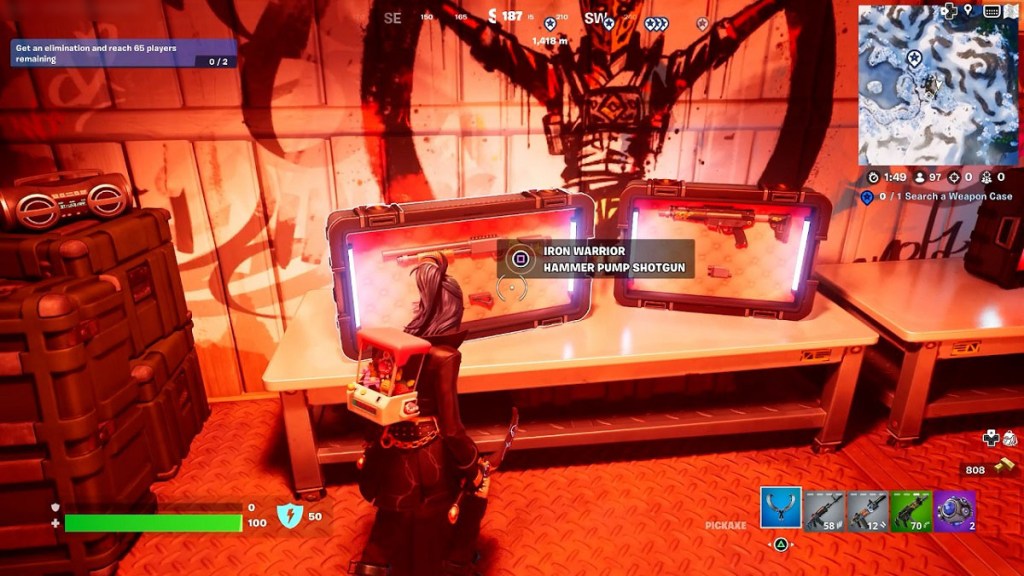This screenshot has height=576, width=1024.
Task: Select the rifle slot showing 12 ammo
Action: click(x=867, y=510)
